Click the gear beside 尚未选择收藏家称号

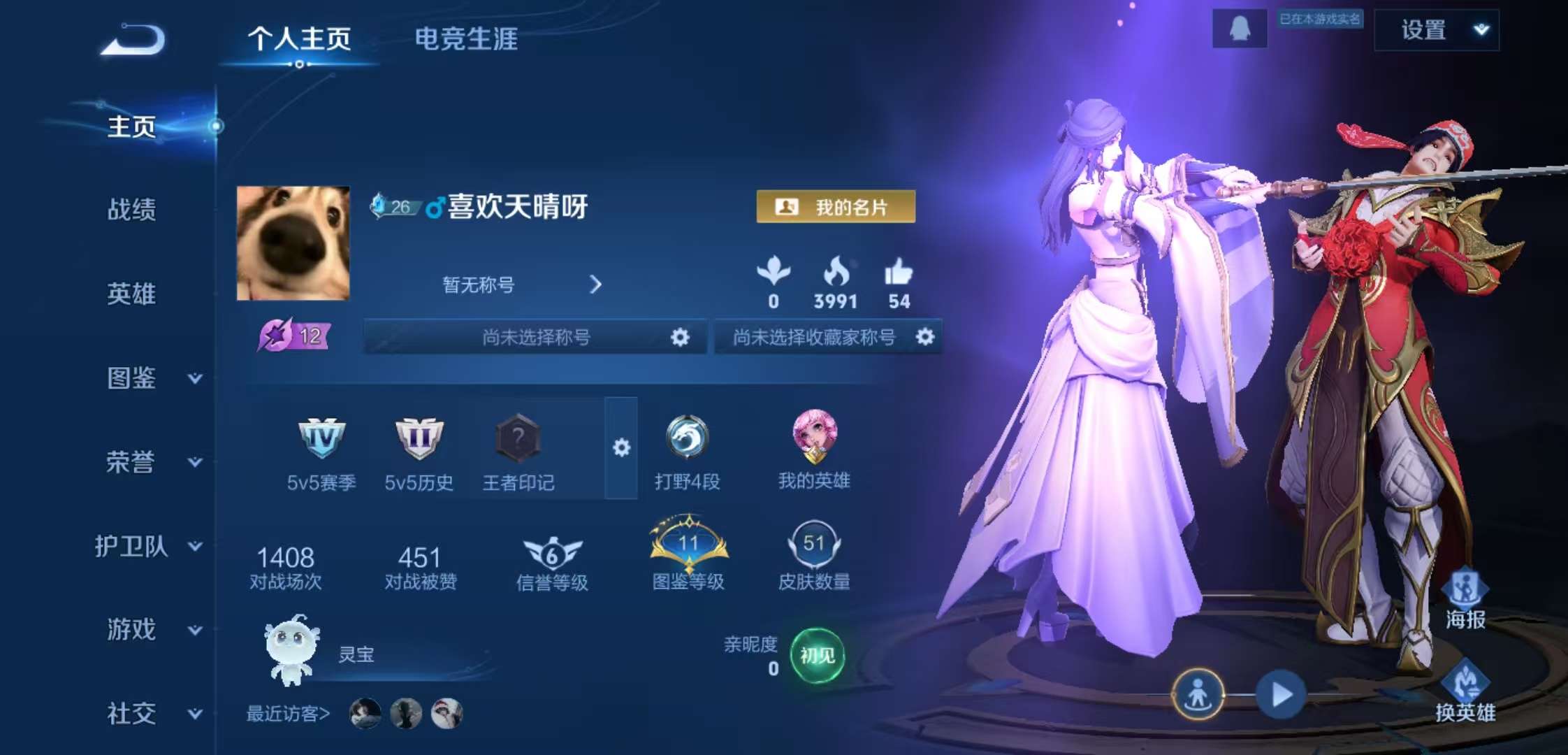[x=926, y=337]
